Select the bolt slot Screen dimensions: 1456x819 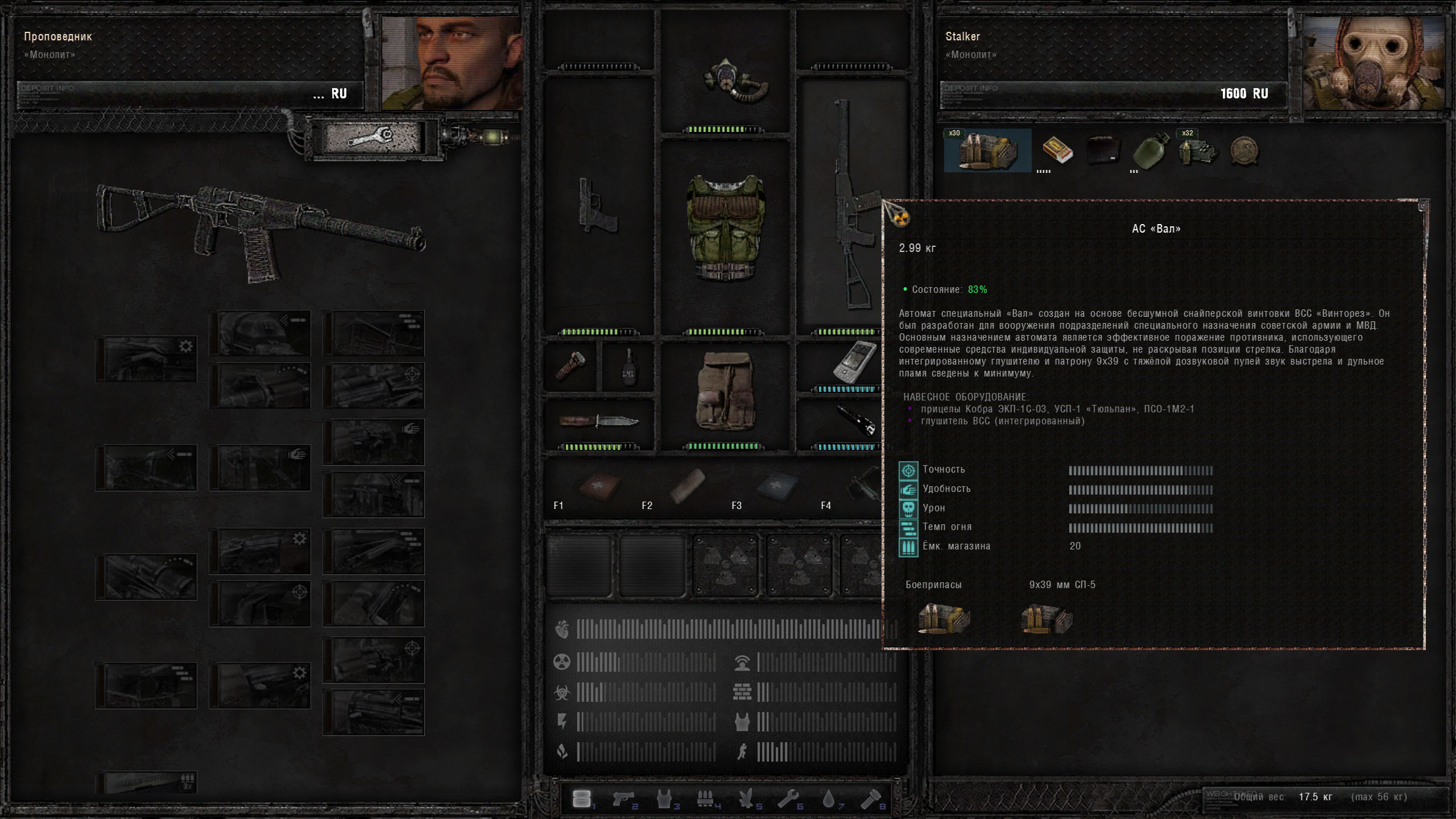[570, 365]
